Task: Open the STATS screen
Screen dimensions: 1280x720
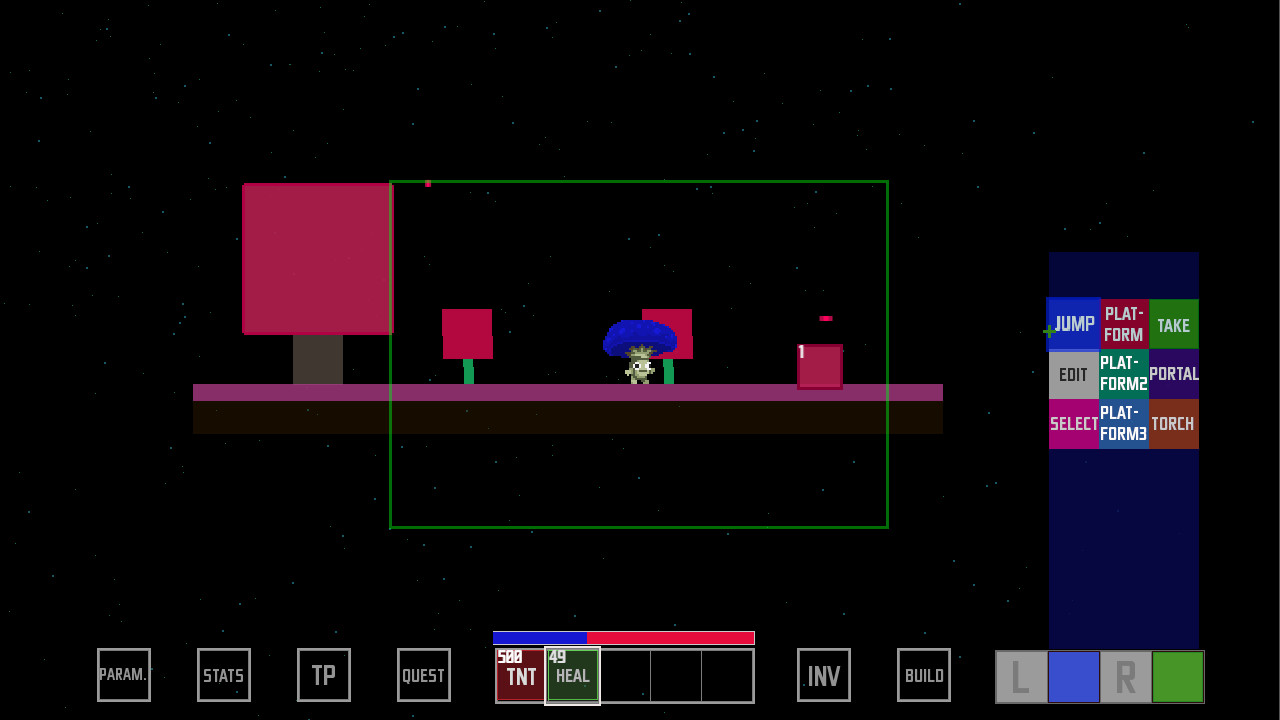Action: point(223,675)
